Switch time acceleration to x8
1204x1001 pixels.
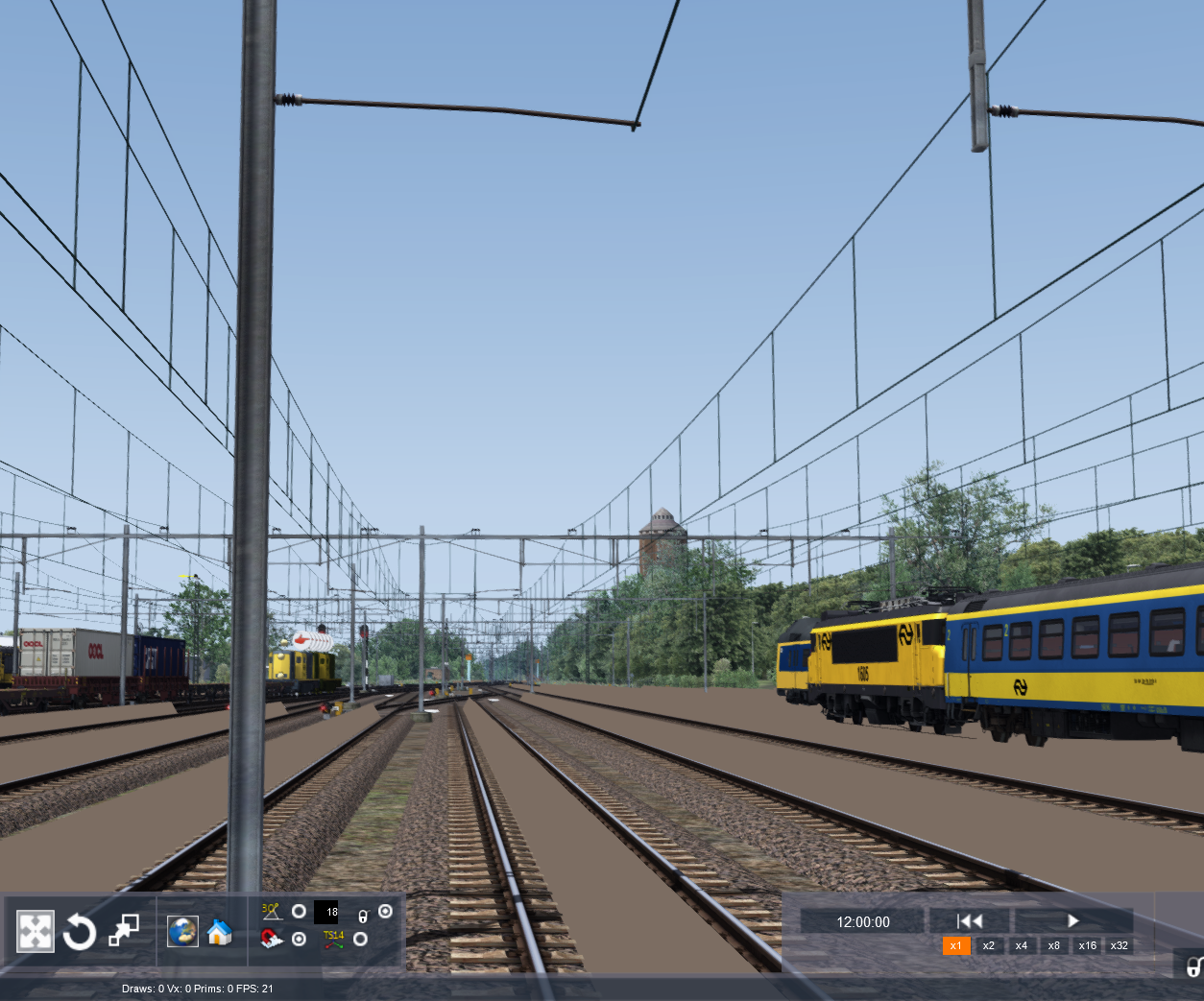(x=1053, y=945)
